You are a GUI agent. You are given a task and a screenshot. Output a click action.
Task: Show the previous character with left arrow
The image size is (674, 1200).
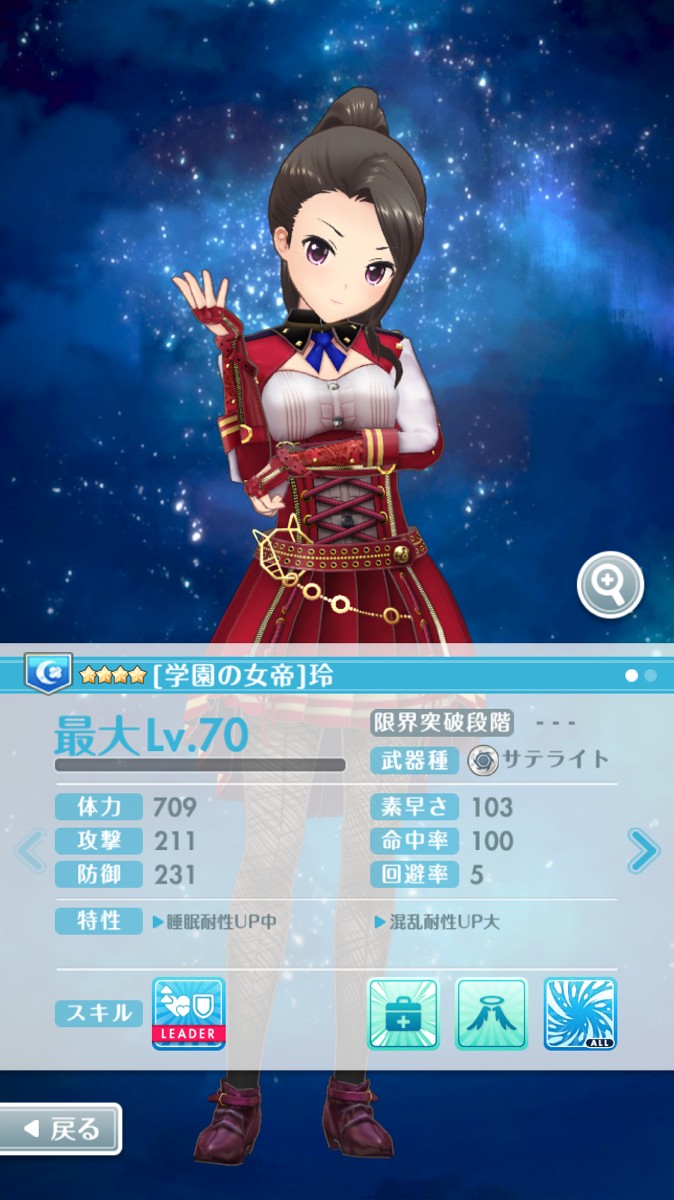click(30, 850)
